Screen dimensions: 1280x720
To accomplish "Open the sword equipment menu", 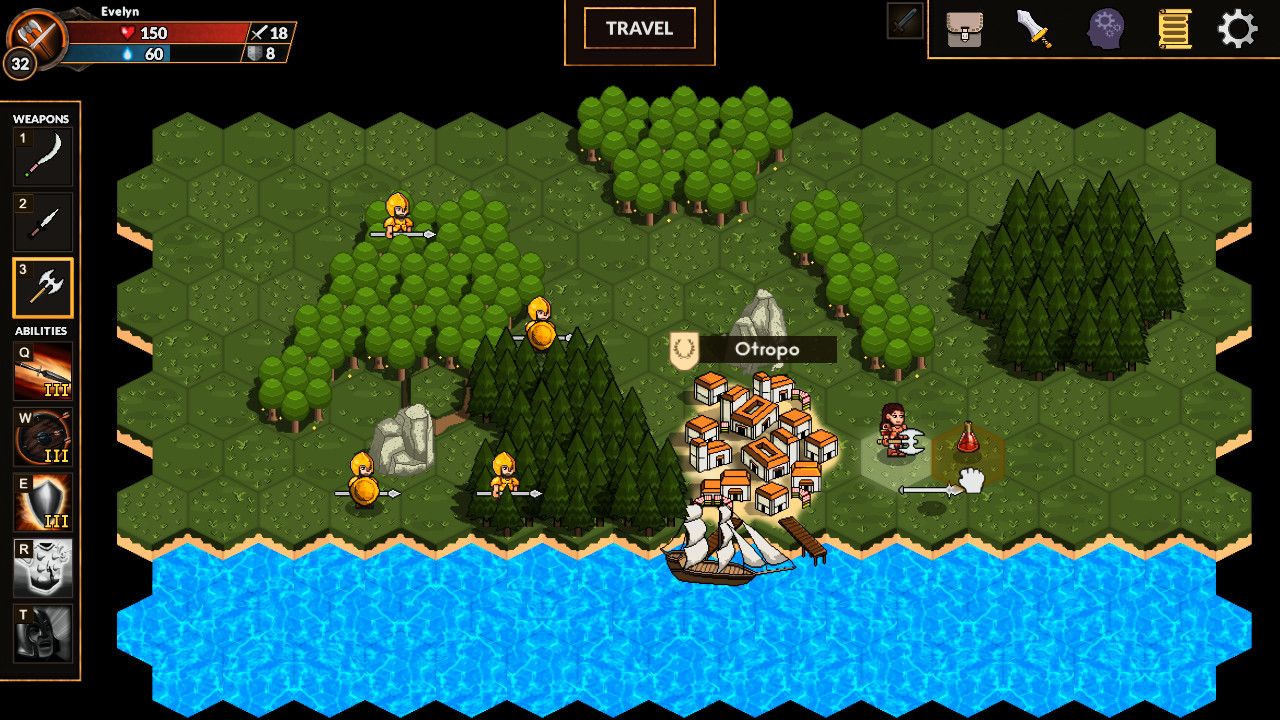I will (1034, 29).
